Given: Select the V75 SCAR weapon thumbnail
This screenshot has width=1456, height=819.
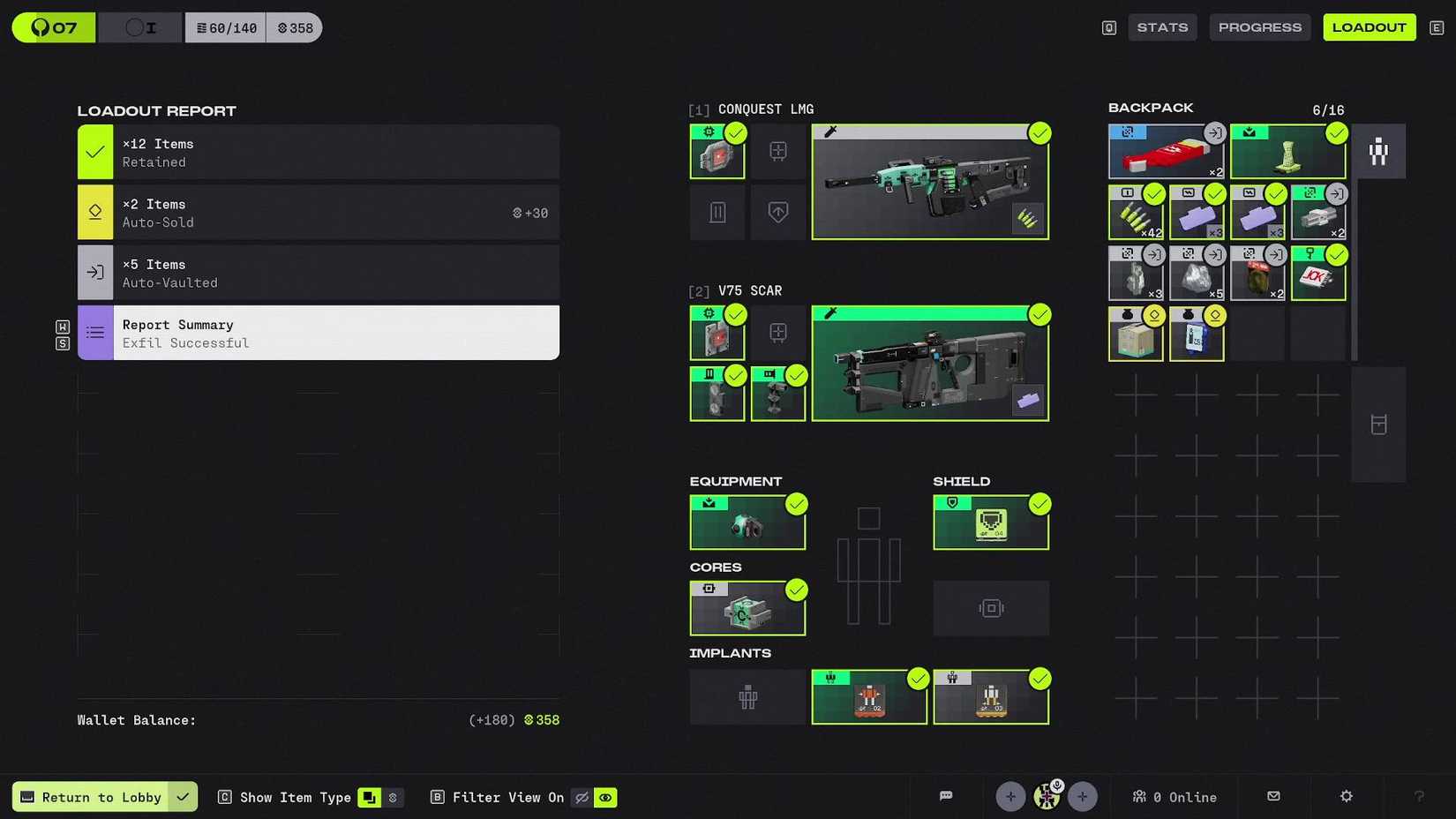Looking at the screenshot, I should (x=929, y=362).
